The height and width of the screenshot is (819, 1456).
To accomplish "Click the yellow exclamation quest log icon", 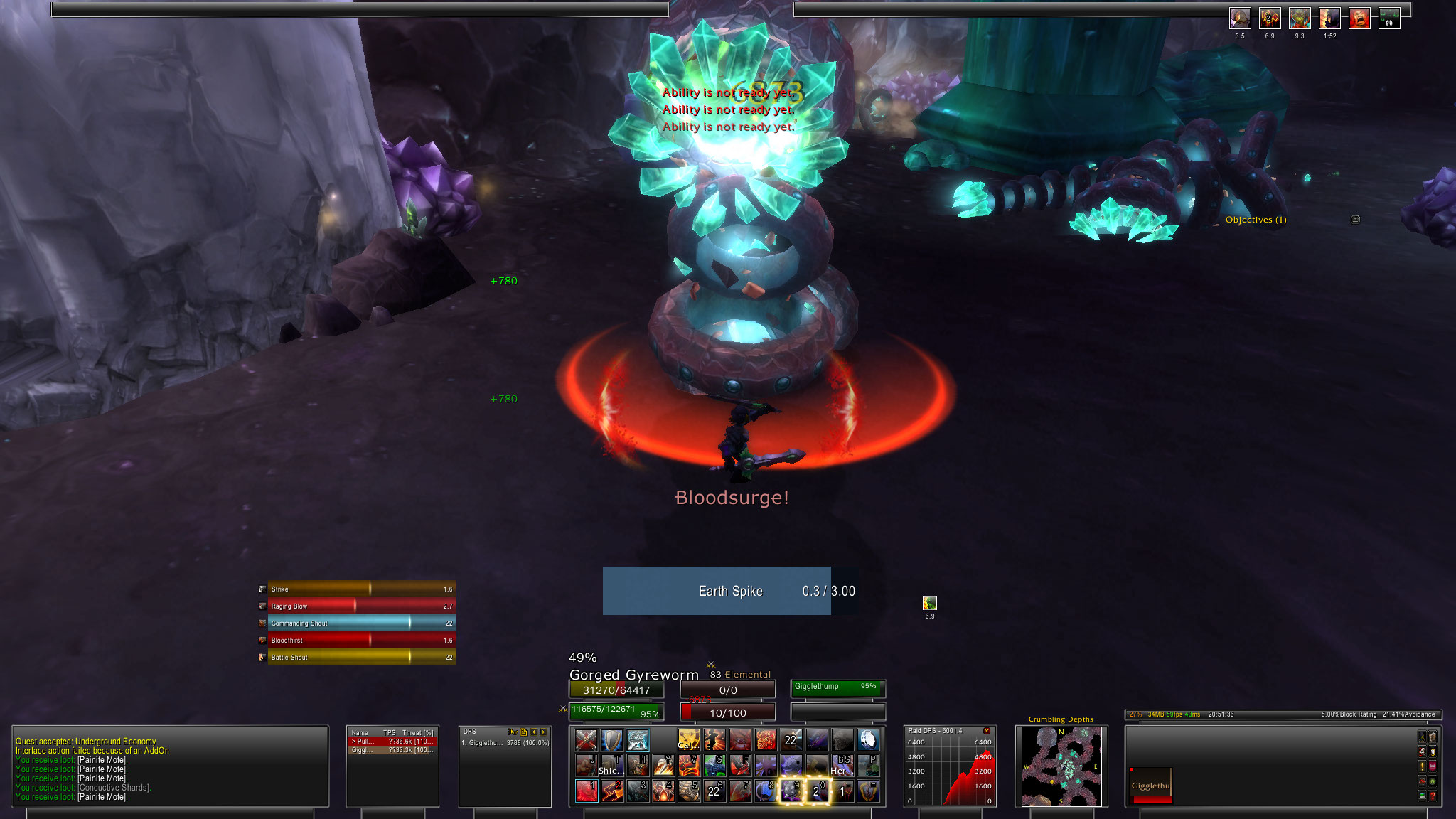I will [1422, 766].
